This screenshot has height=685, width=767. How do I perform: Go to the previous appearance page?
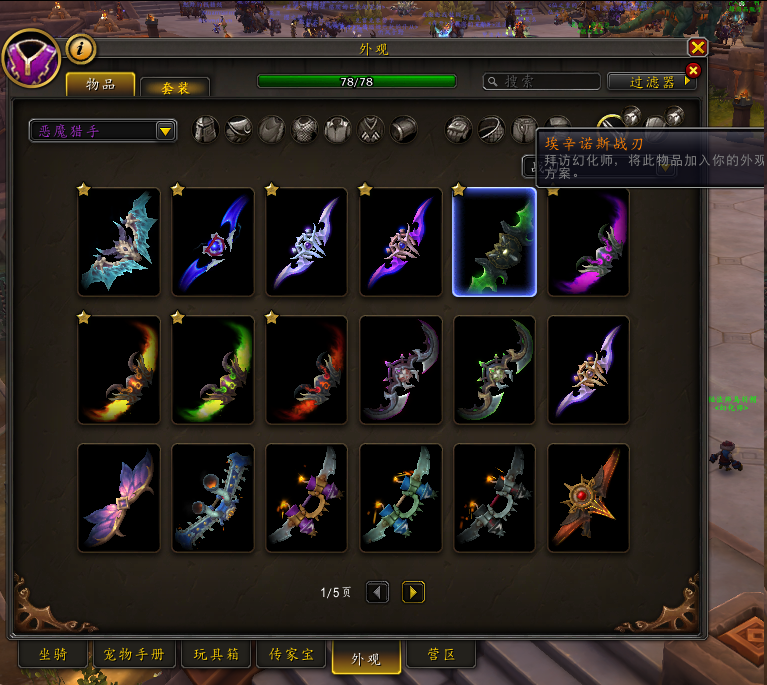point(377,592)
